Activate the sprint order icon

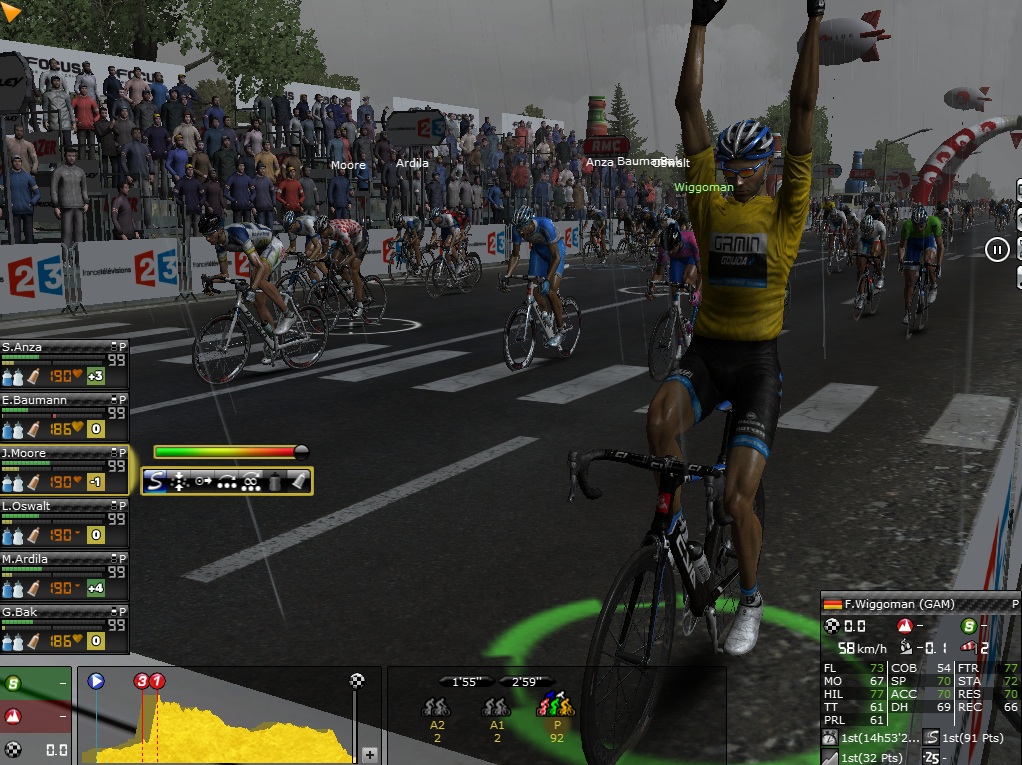(155, 482)
